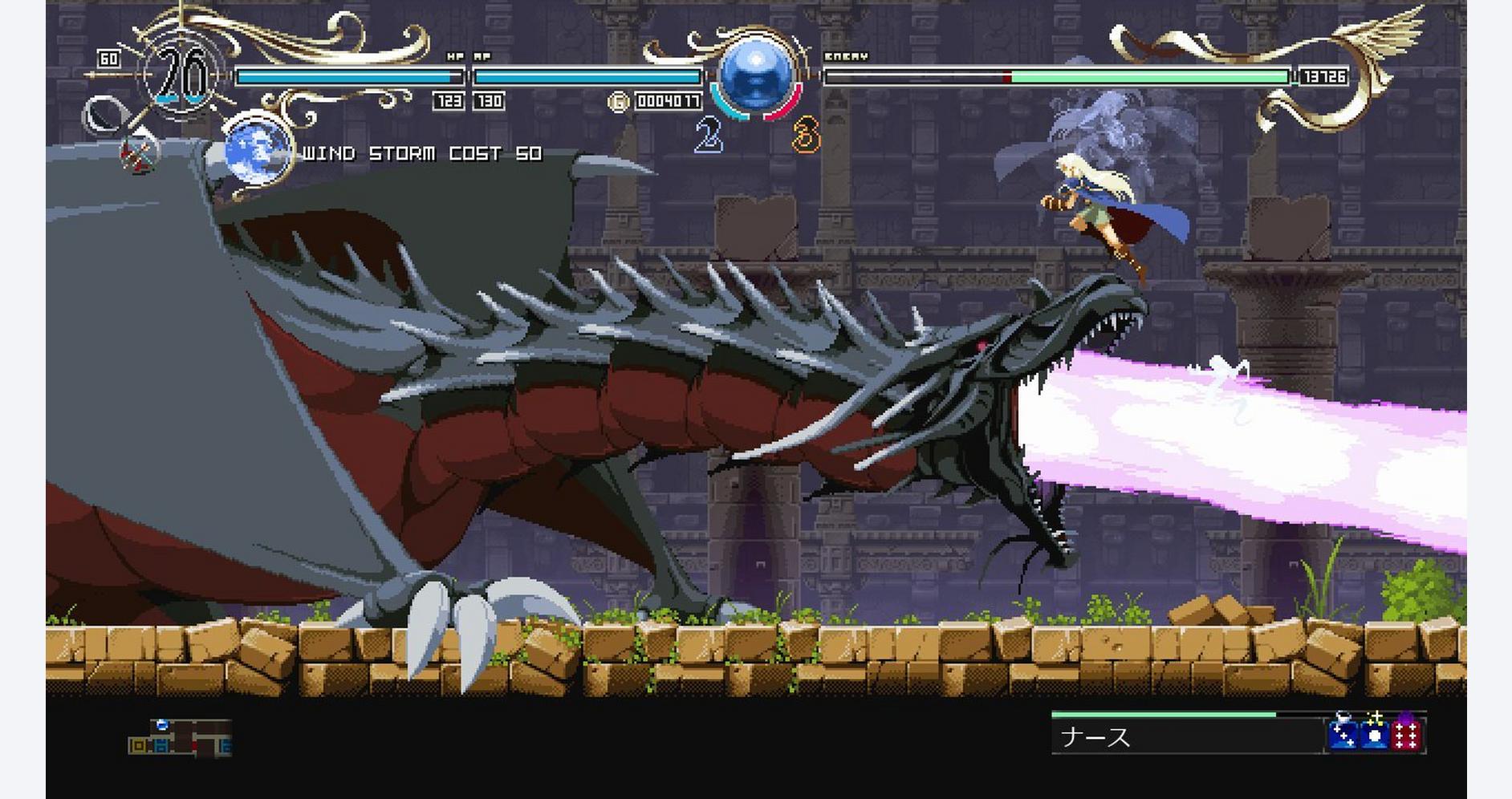Click the blue wind spirit level 2
This screenshot has height=799, width=1512.
709,135
